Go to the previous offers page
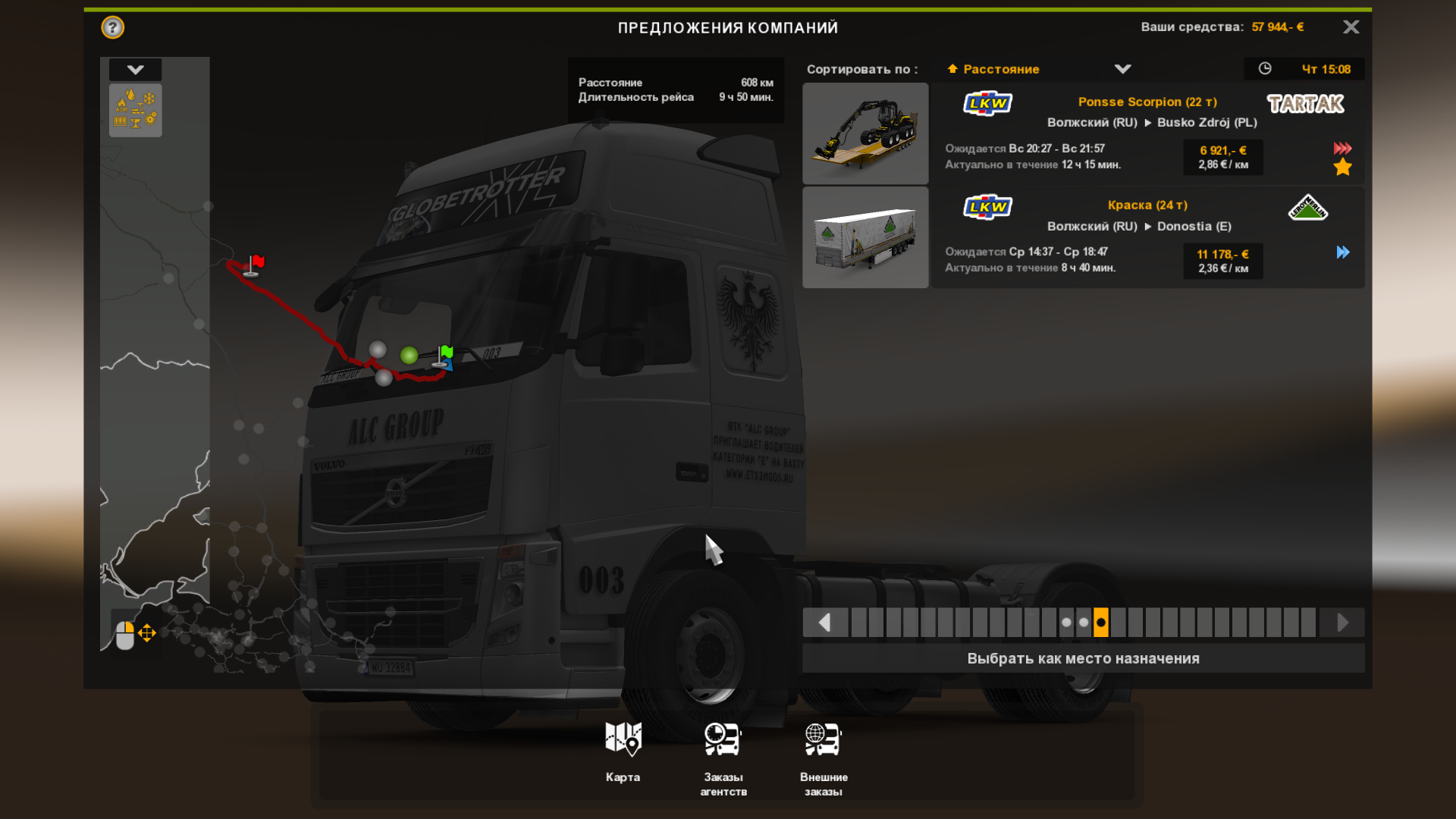This screenshot has width=1456, height=819. click(824, 623)
